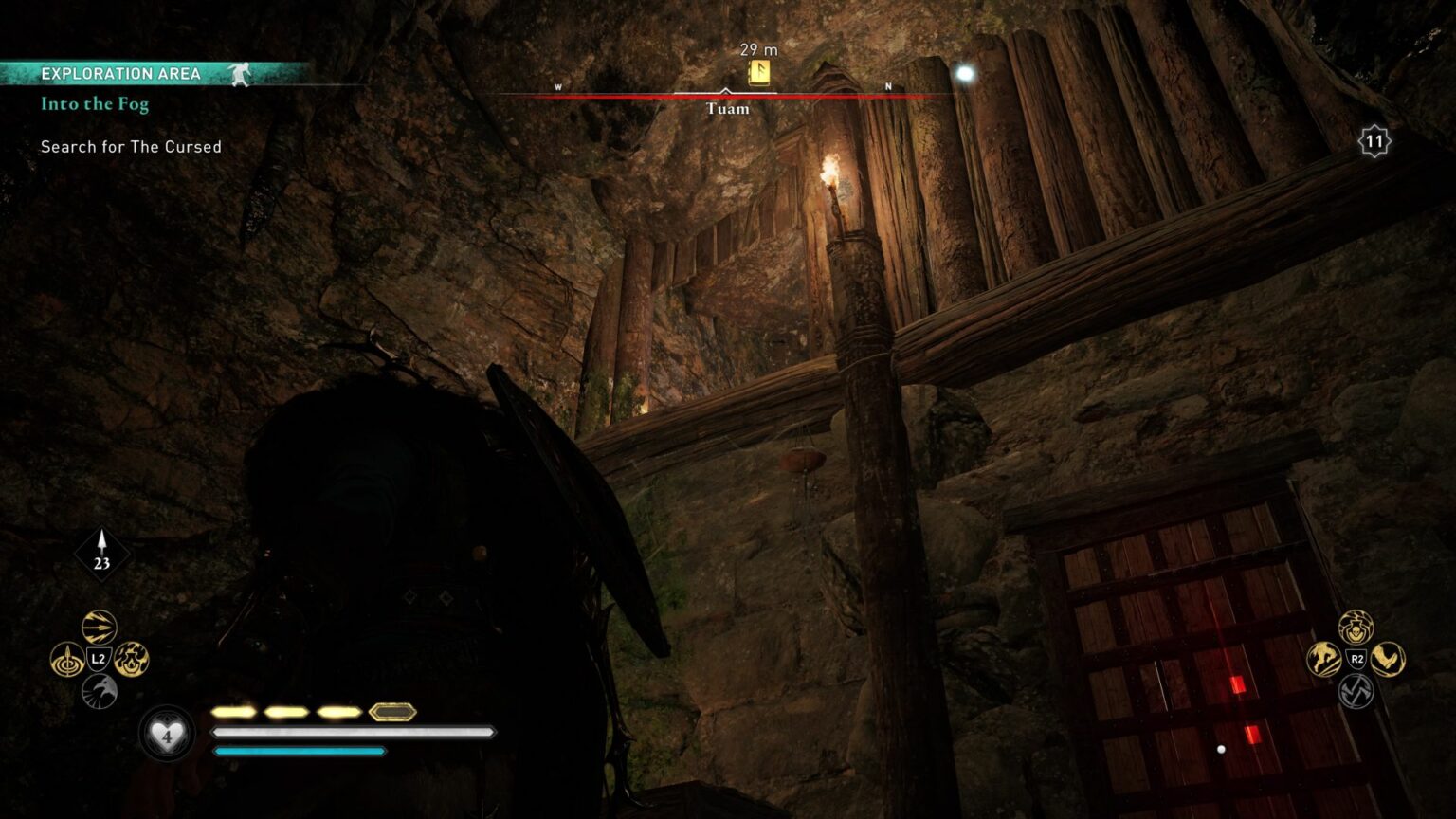Click the cyan stamina bar

click(299, 752)
